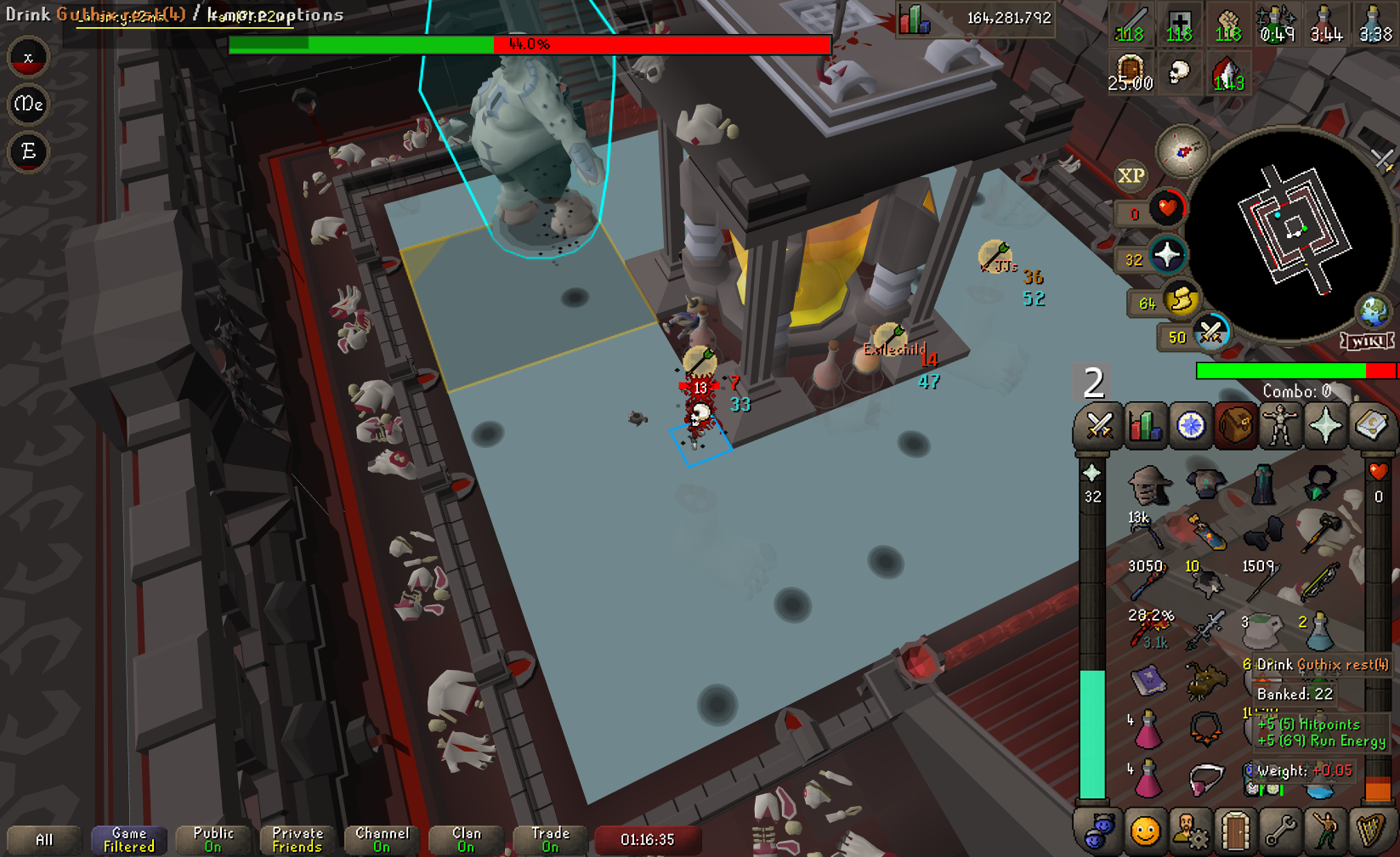Open the world map globe

[1374, 311]
